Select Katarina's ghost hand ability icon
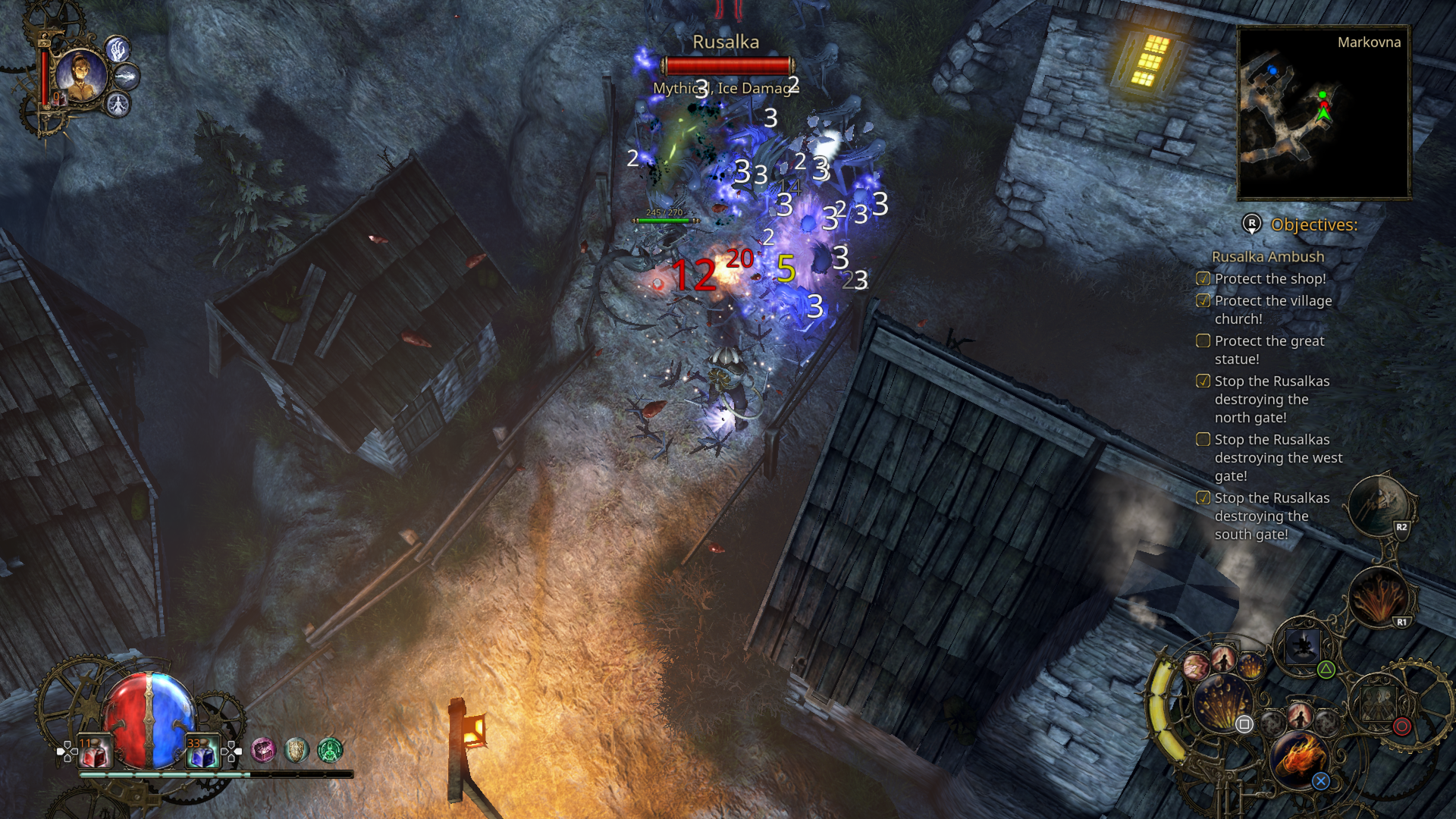Screen dimensions: 1456x819 (117, 49)
